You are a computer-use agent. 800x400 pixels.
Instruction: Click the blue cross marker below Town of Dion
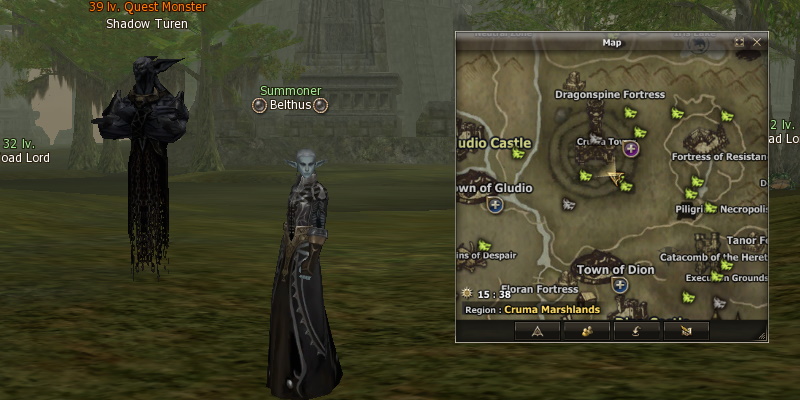620,285
